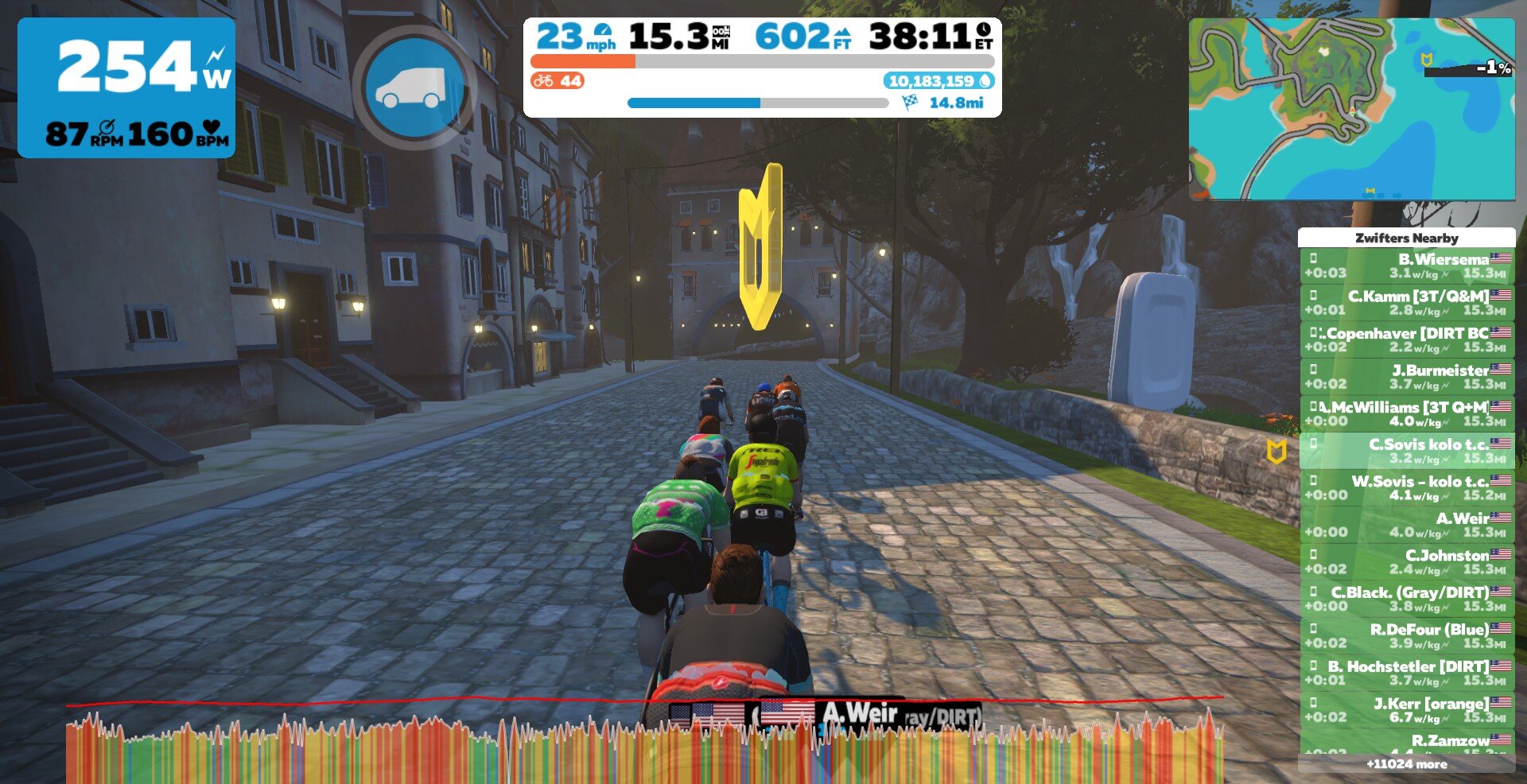Choose C.Johnston from Zwifters Nearby
Screen dimensions: 1527x784
pyautogui.click(x=1407, y=562)
